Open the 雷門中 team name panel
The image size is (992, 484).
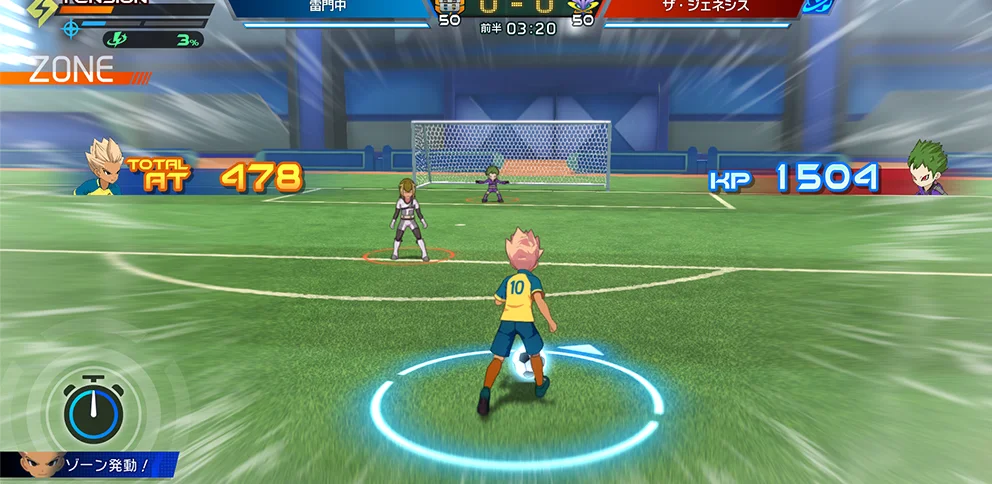329,8
